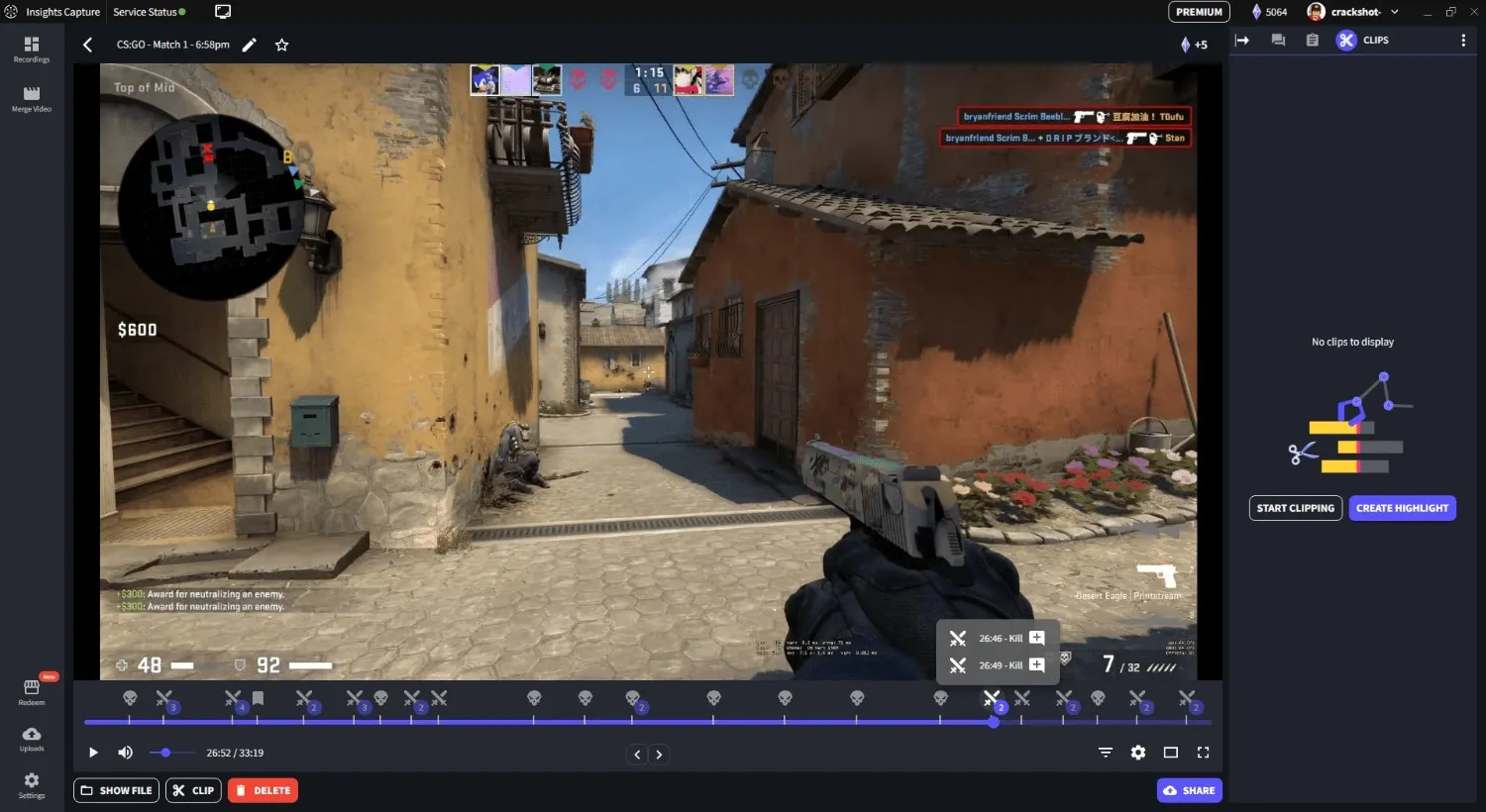
Task: Click the clipboard icon in the clips panel header
Action: point(1311,40)
